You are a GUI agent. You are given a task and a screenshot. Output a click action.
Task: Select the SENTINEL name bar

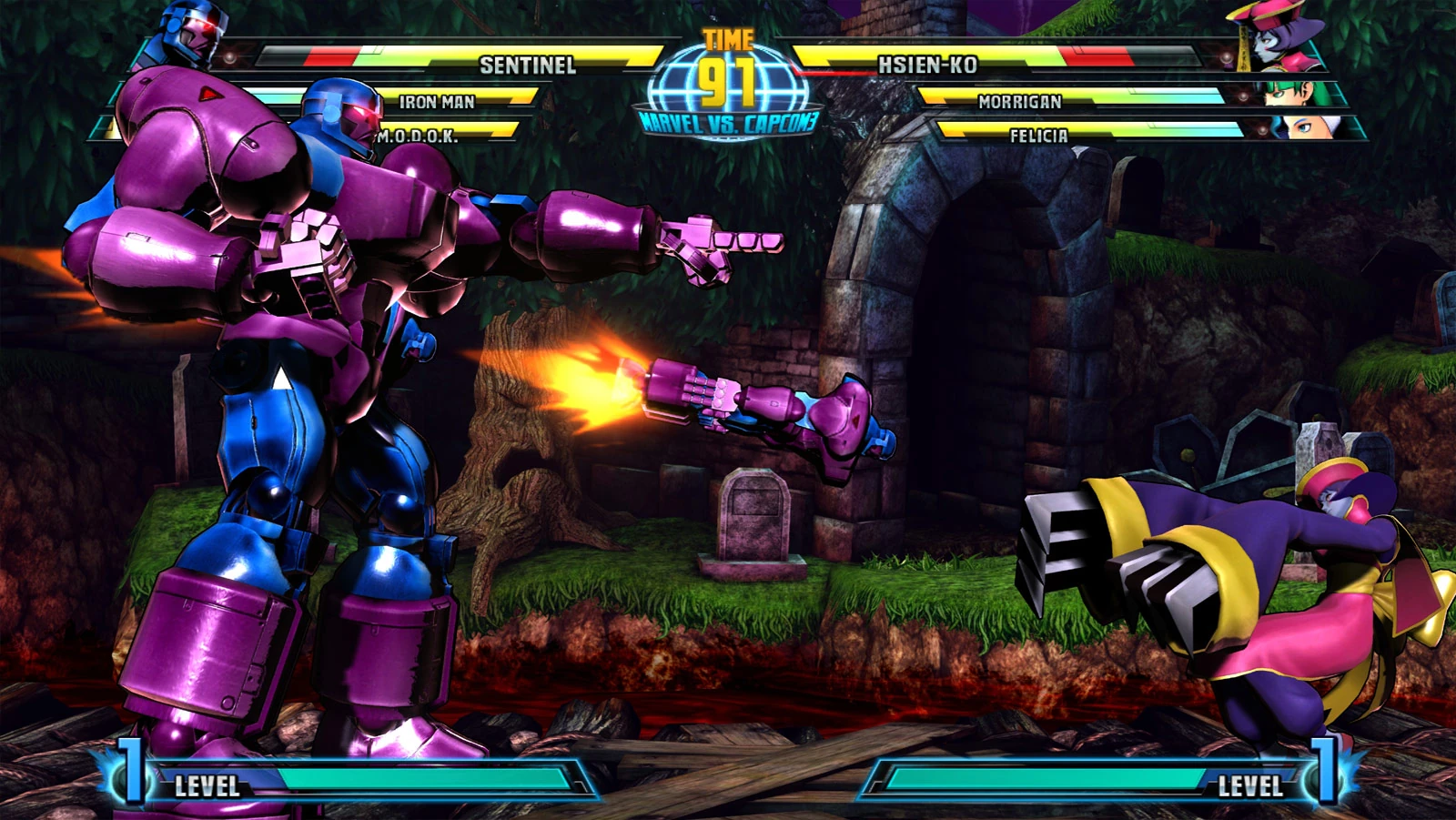point(528,65)
